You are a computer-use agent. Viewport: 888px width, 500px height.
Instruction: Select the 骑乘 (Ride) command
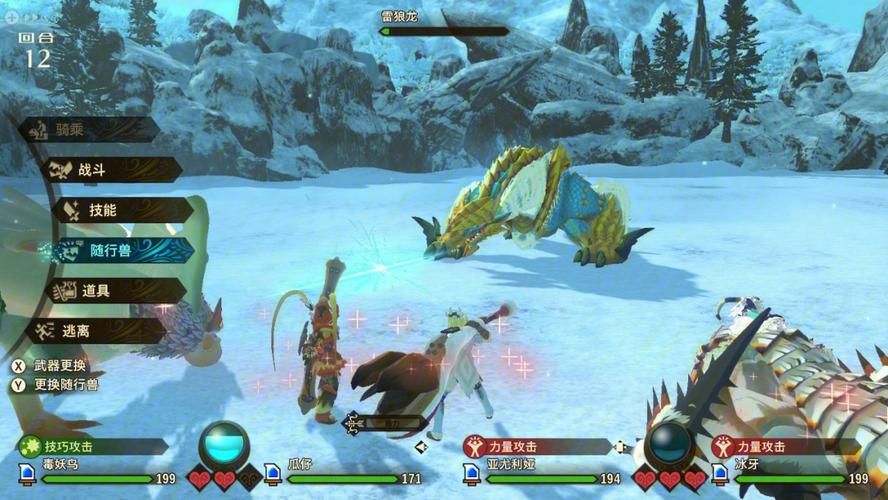[x=88, y=129]
